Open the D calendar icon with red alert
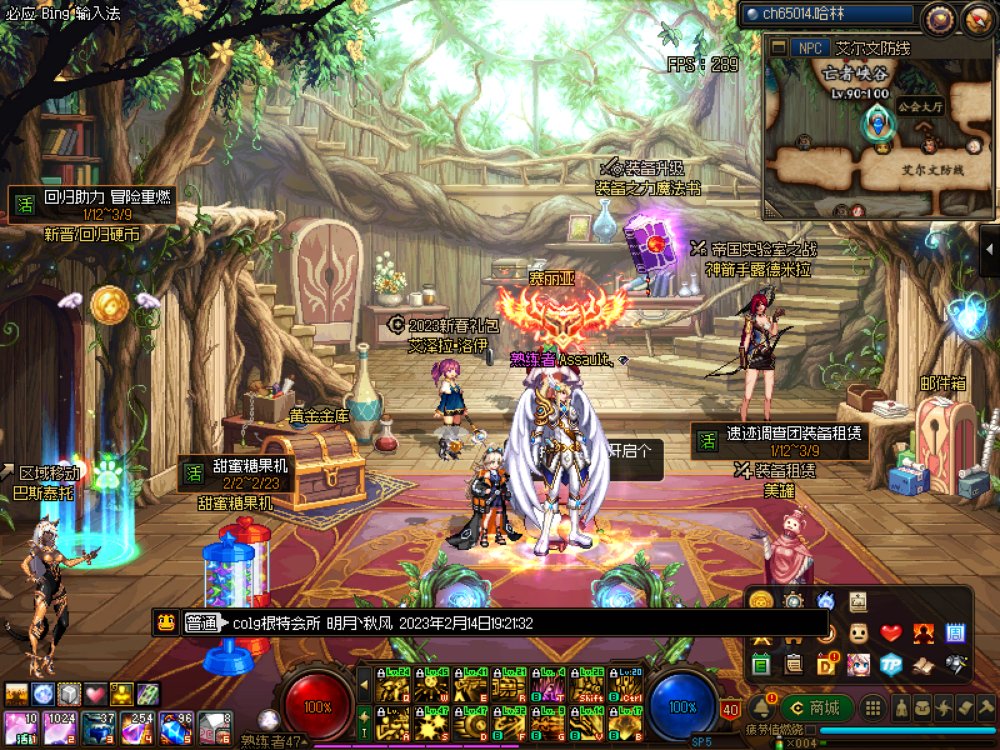 [826, 664]
